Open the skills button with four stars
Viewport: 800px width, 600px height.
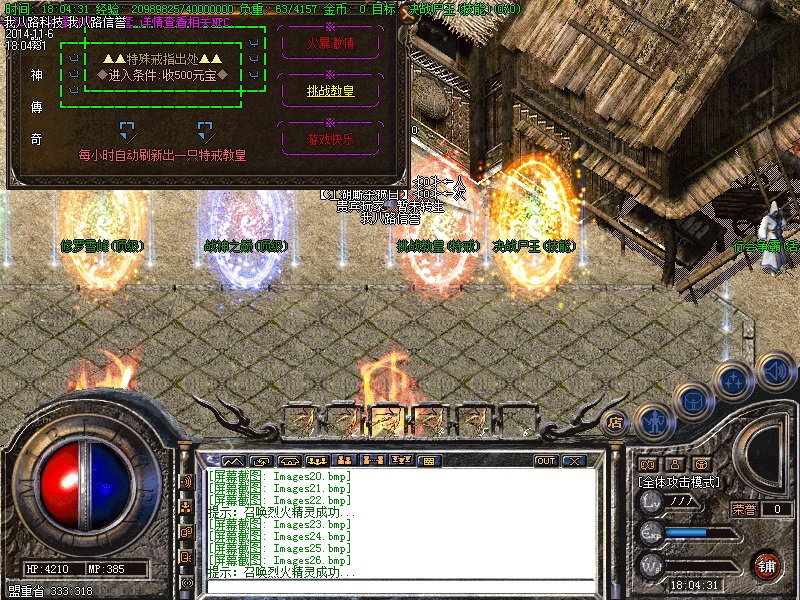pyautogui.click(x=734, y=381)
